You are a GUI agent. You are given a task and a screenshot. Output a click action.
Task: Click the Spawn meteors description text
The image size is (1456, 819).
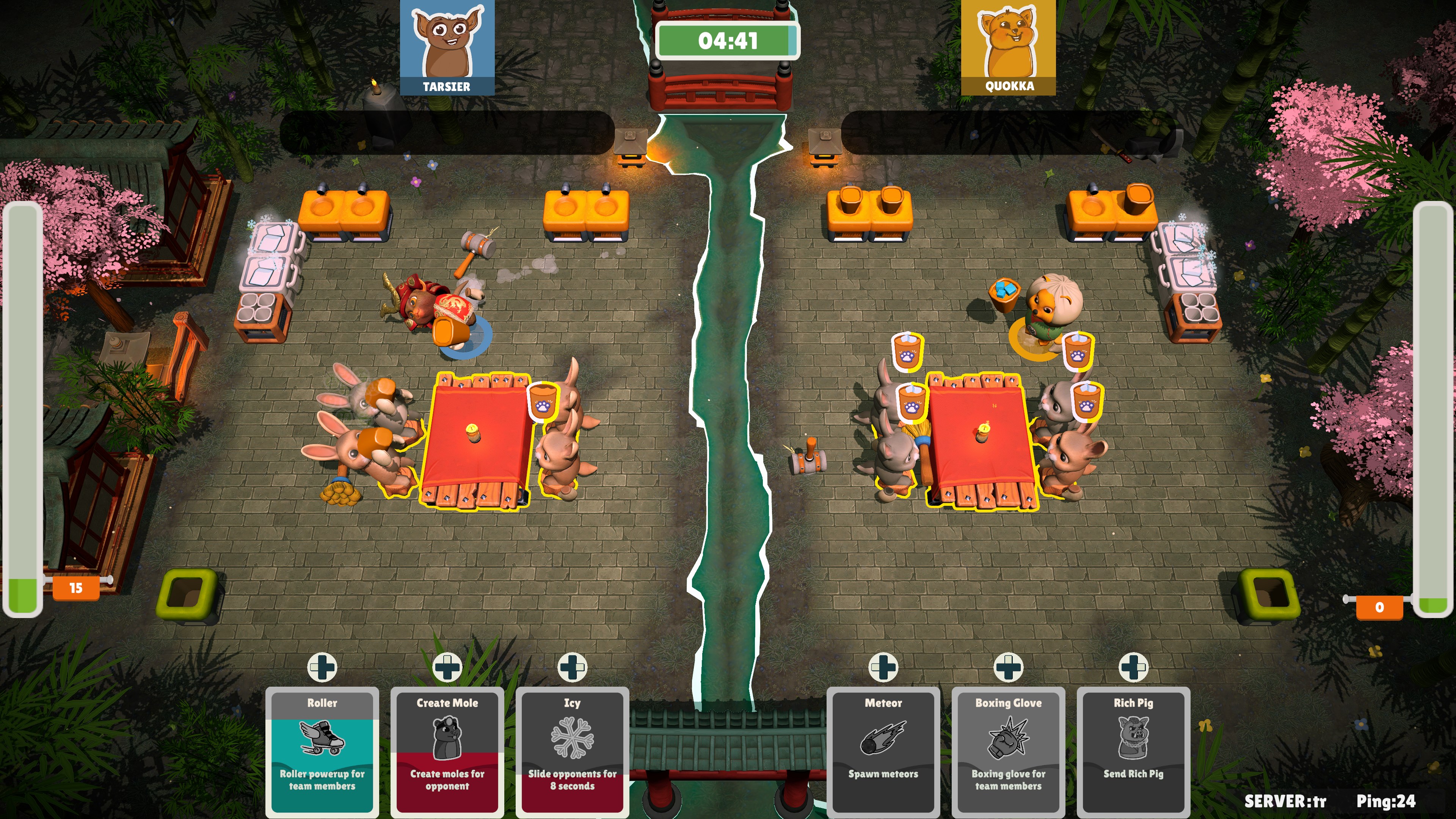click(x=883, y=775)
